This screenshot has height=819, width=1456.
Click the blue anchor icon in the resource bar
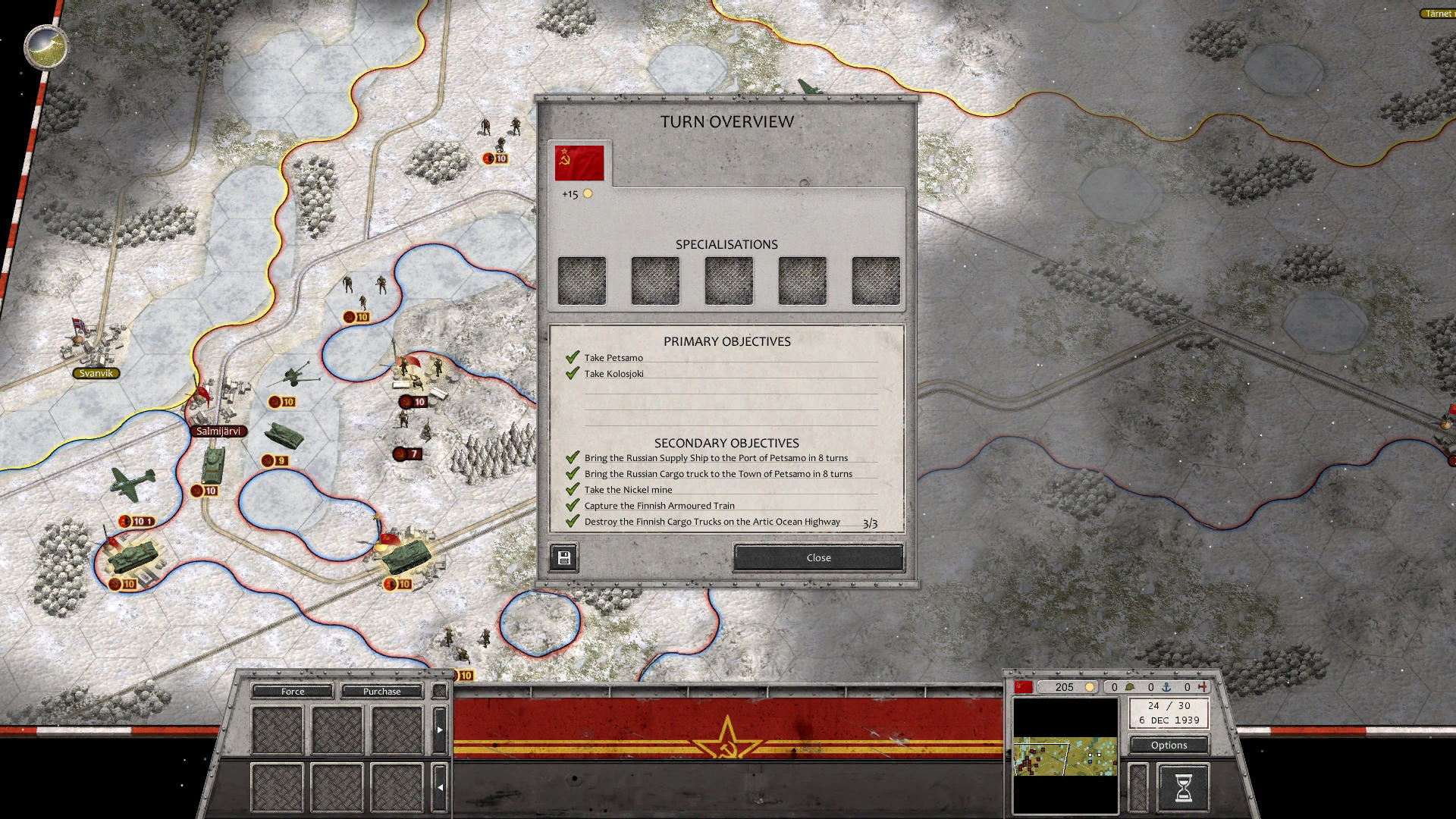(1166, 687)
